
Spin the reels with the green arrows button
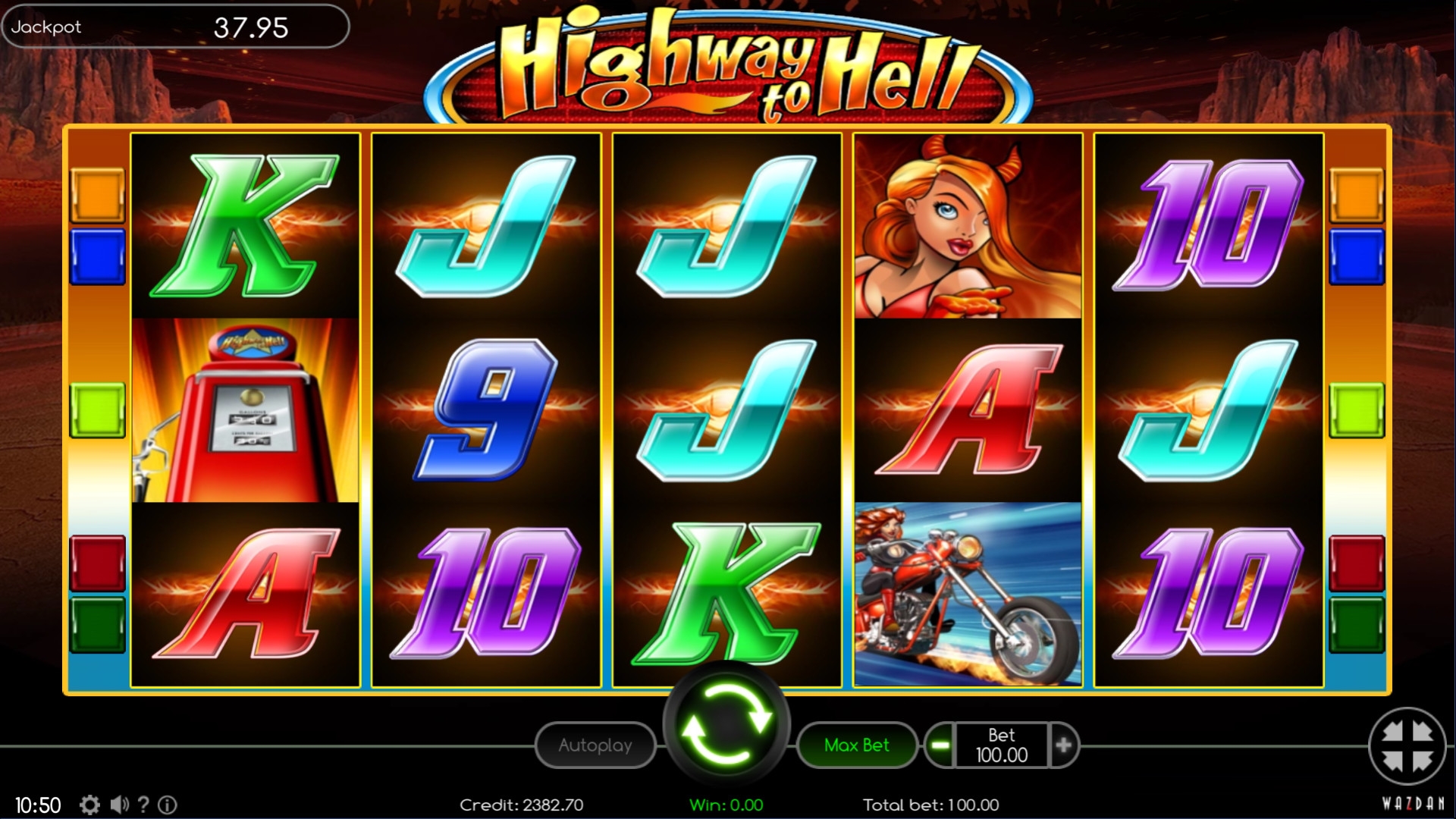pos(726,724)
